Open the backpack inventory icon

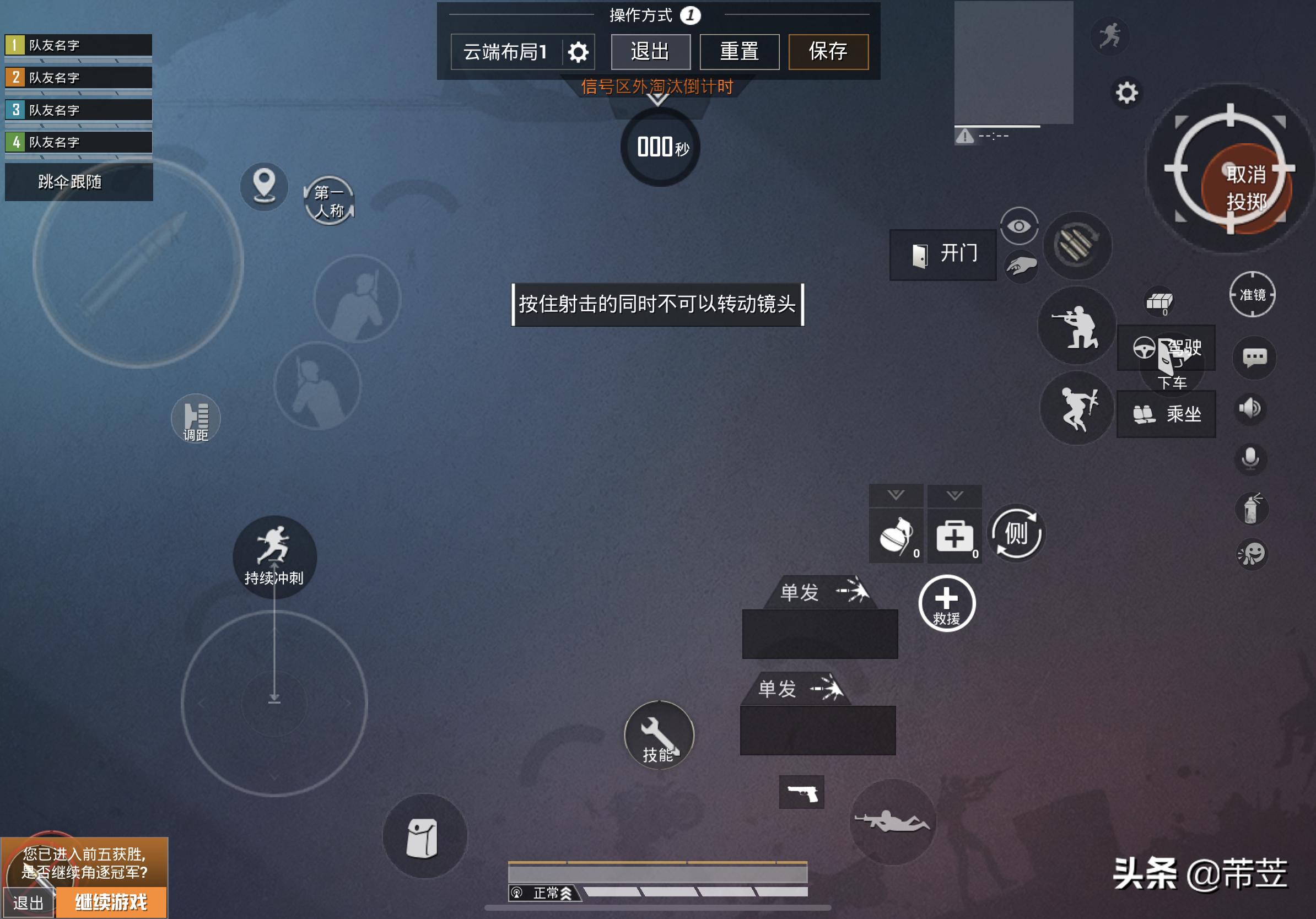[423, 837]
